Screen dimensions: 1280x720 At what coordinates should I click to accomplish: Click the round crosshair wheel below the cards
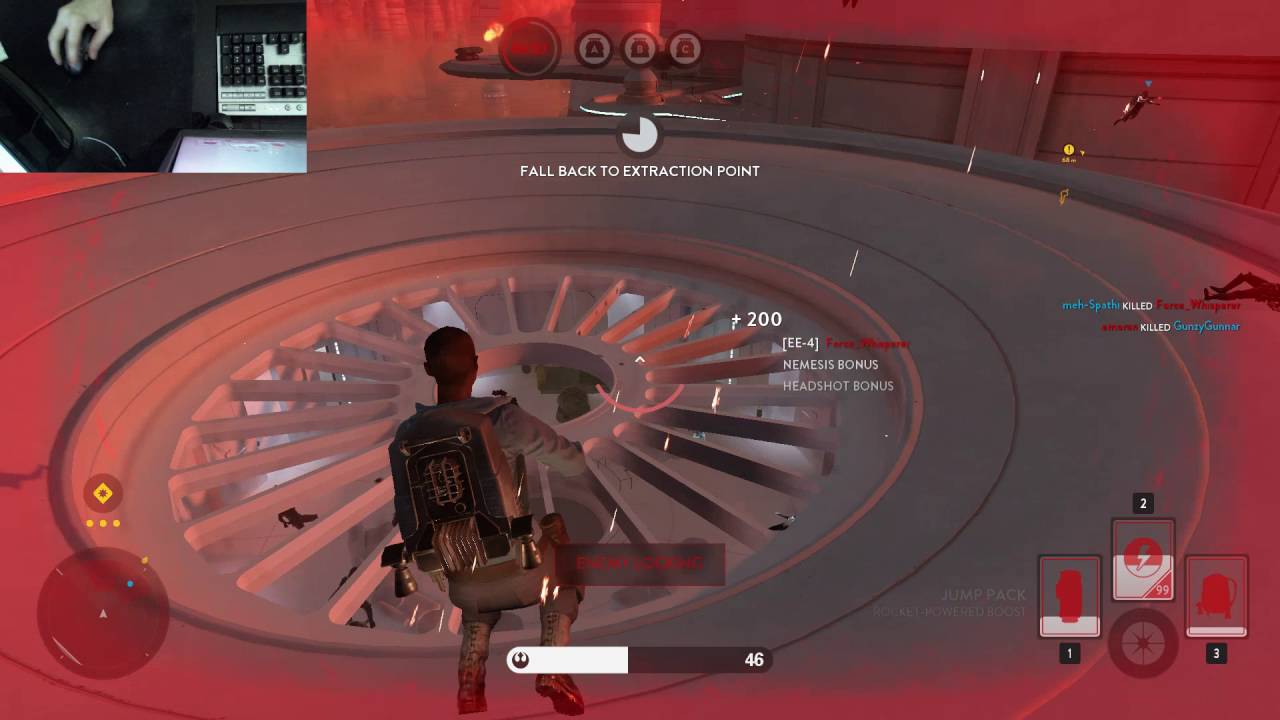coord(1143,640)
